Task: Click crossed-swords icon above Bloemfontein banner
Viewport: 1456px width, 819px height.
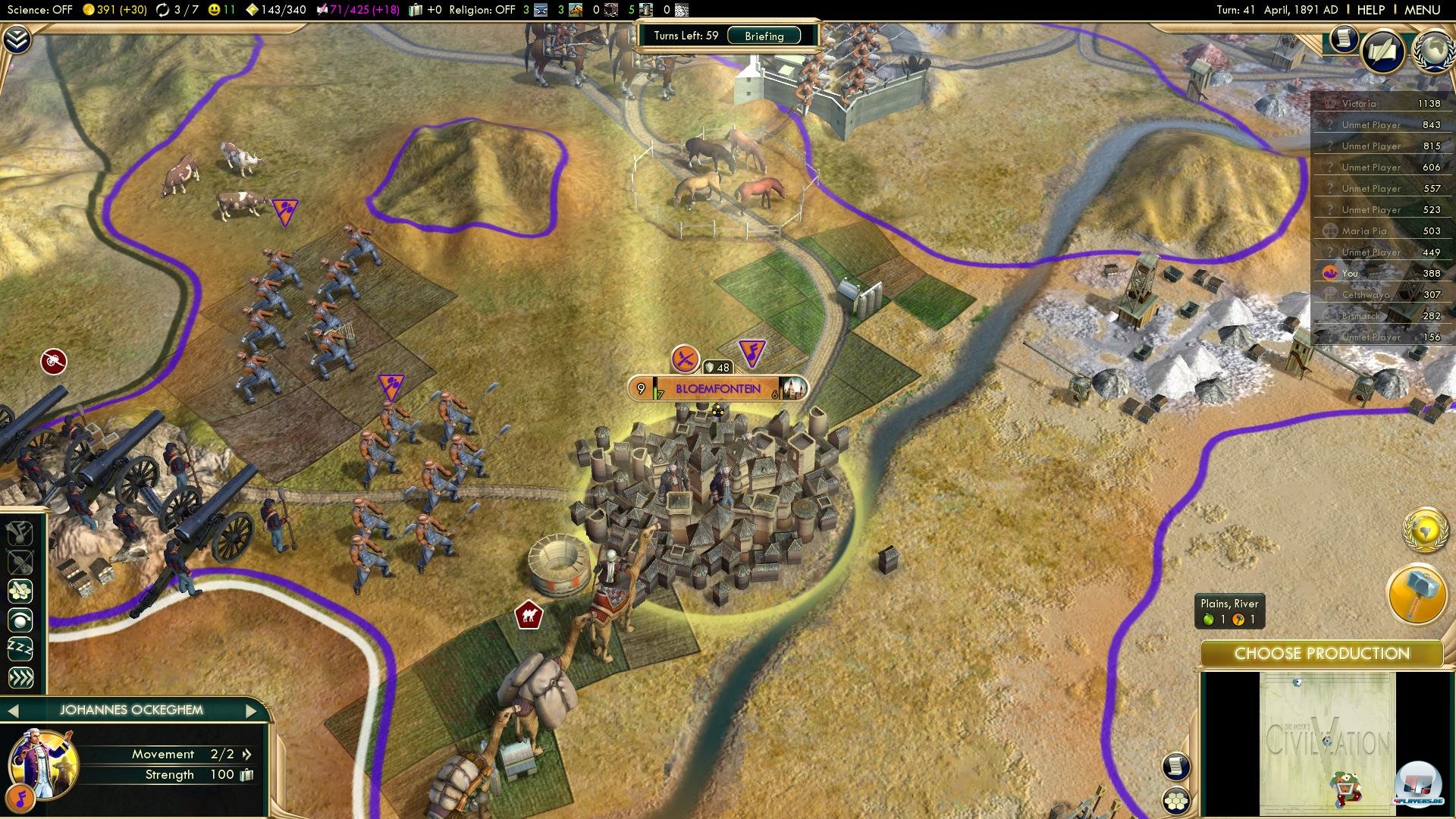Action: (685, 359)
